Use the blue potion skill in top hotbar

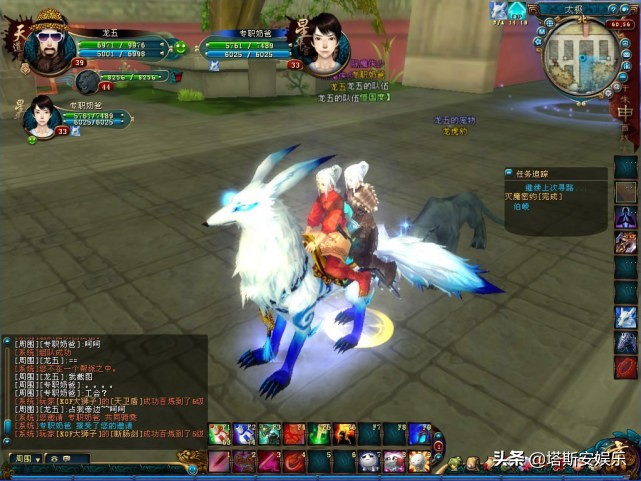pyautogui.click(x=245, y=434)
